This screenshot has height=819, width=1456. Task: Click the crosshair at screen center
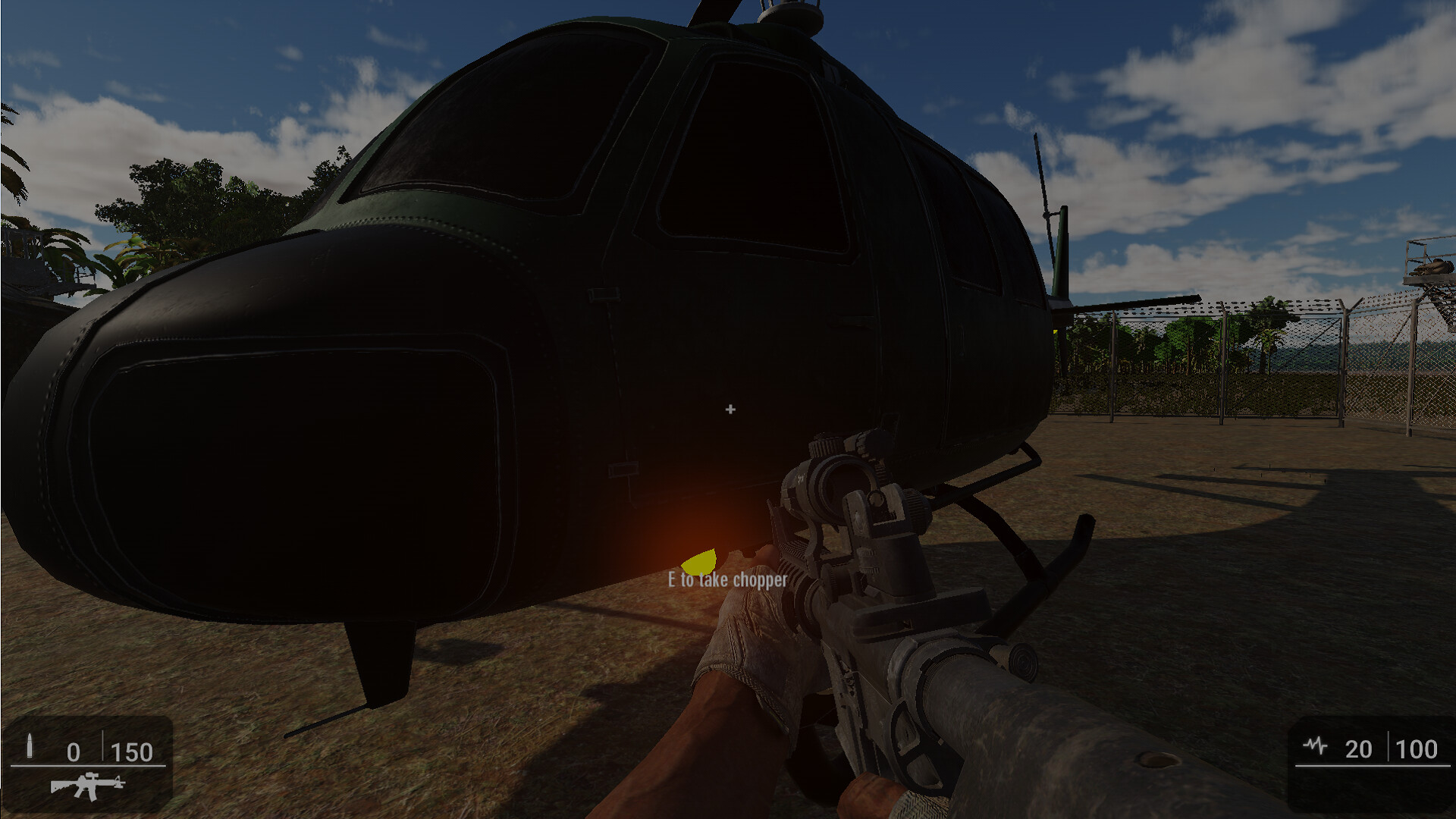[x=730, y=409]
